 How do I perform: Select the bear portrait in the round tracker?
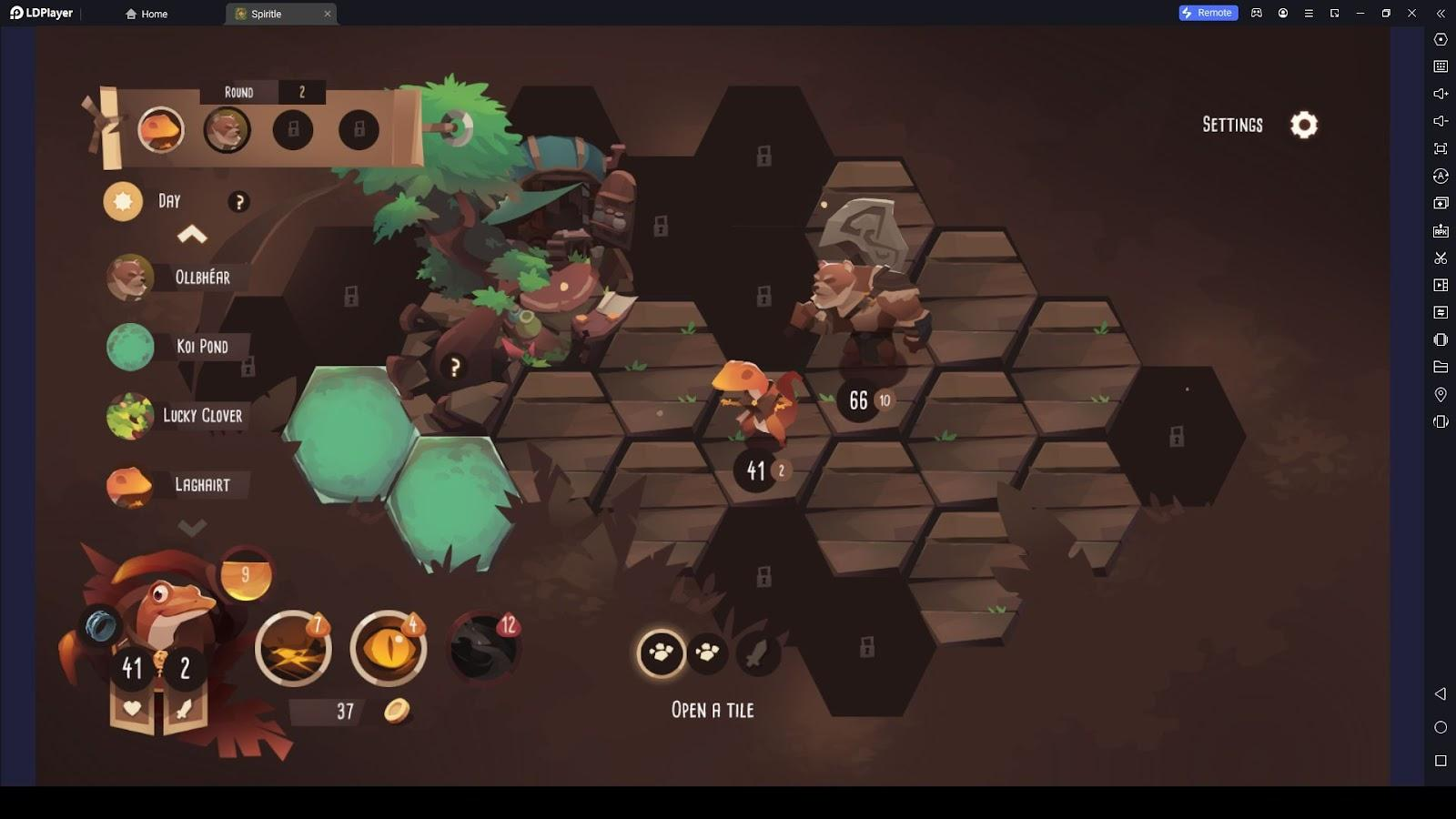tap(227, 130)
